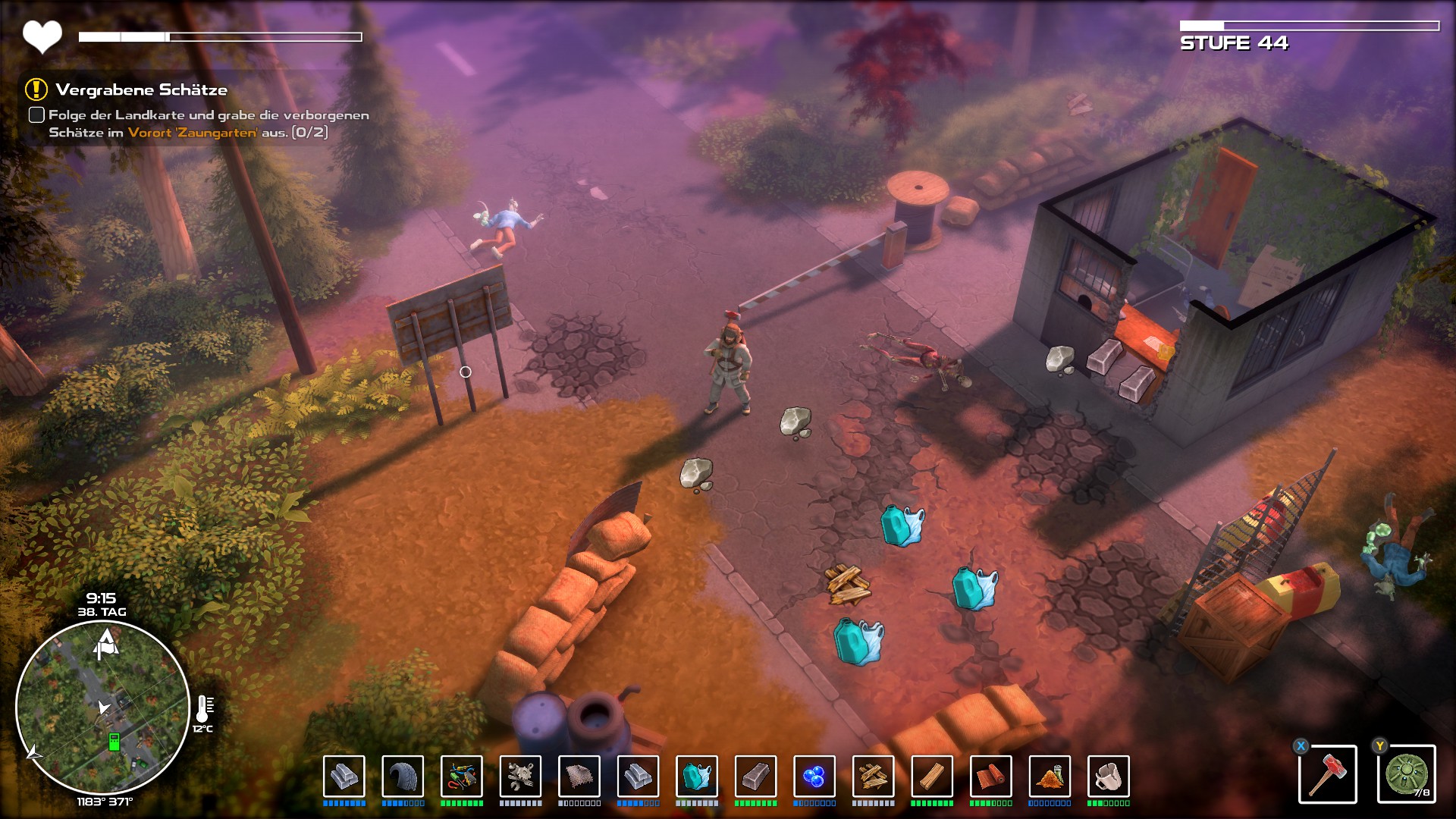The height and width of the screenshot is (819, 1456).
Task: Activate the green land mine slot
Action: [x=1406, y=774]
